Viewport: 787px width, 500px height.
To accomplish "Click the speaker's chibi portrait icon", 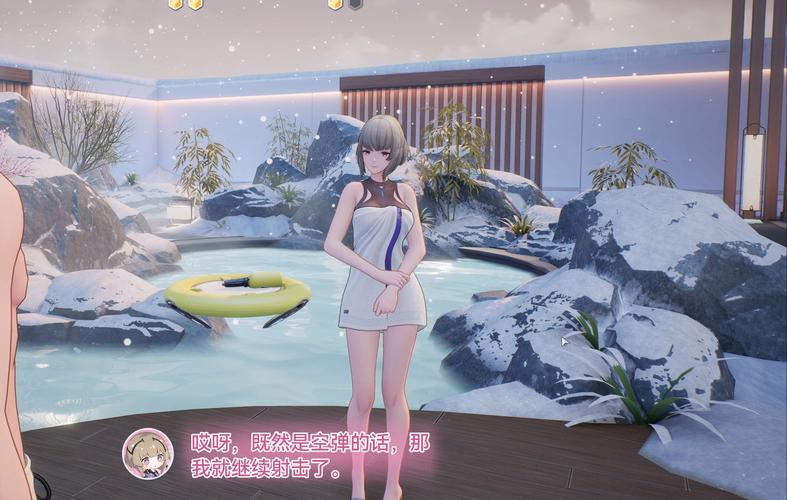I will (x=147, y=453).
